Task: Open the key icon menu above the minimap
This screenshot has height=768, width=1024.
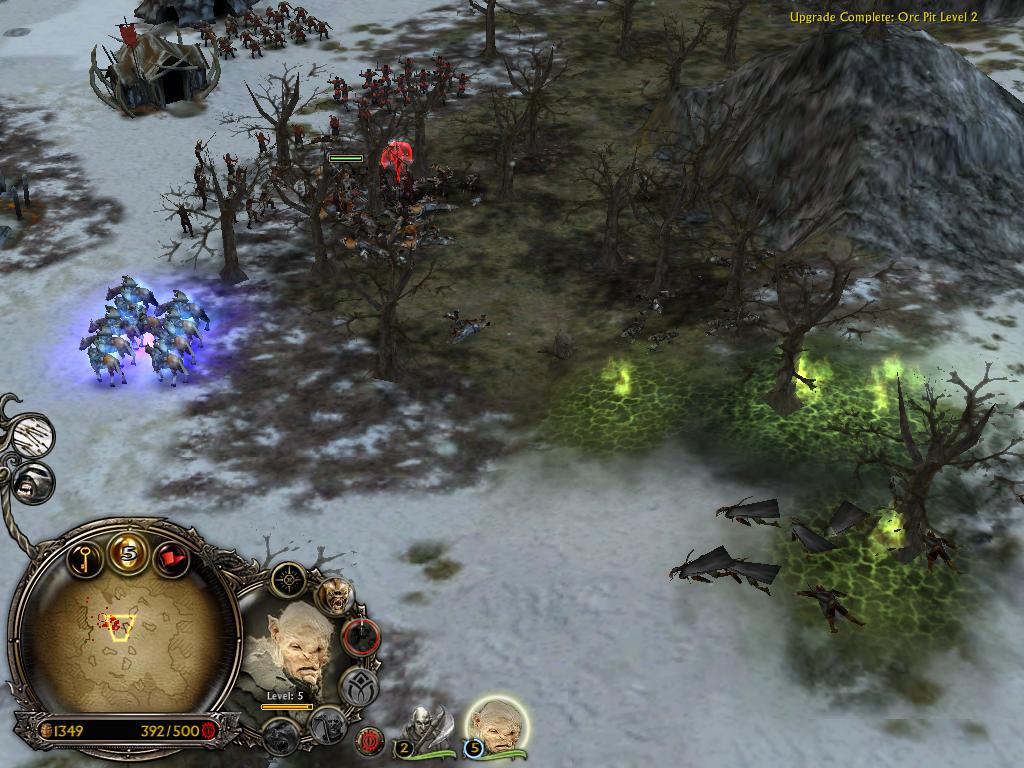Action: click(x=83, y=556)
